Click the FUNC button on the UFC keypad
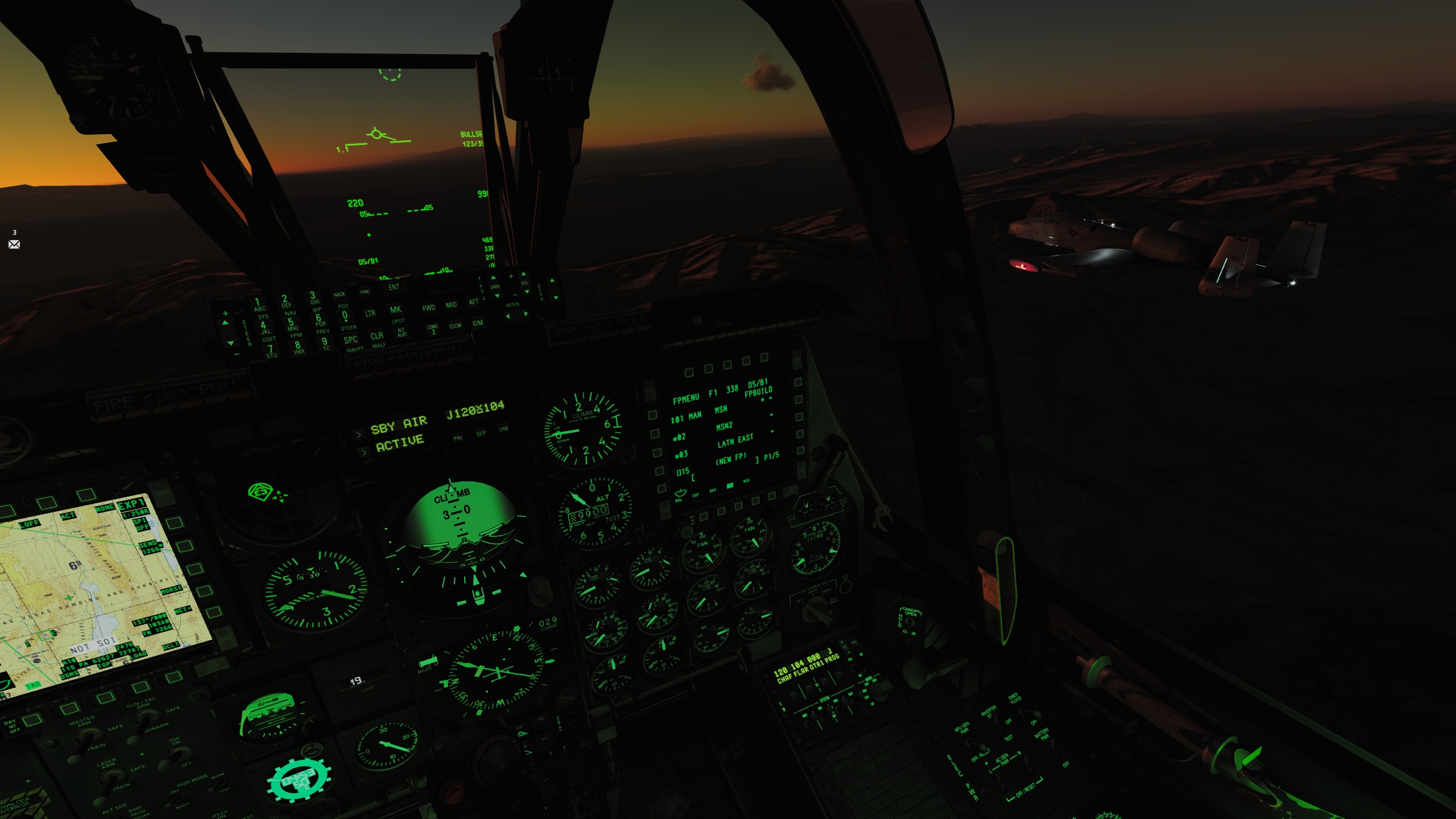 tap(366, 292)
